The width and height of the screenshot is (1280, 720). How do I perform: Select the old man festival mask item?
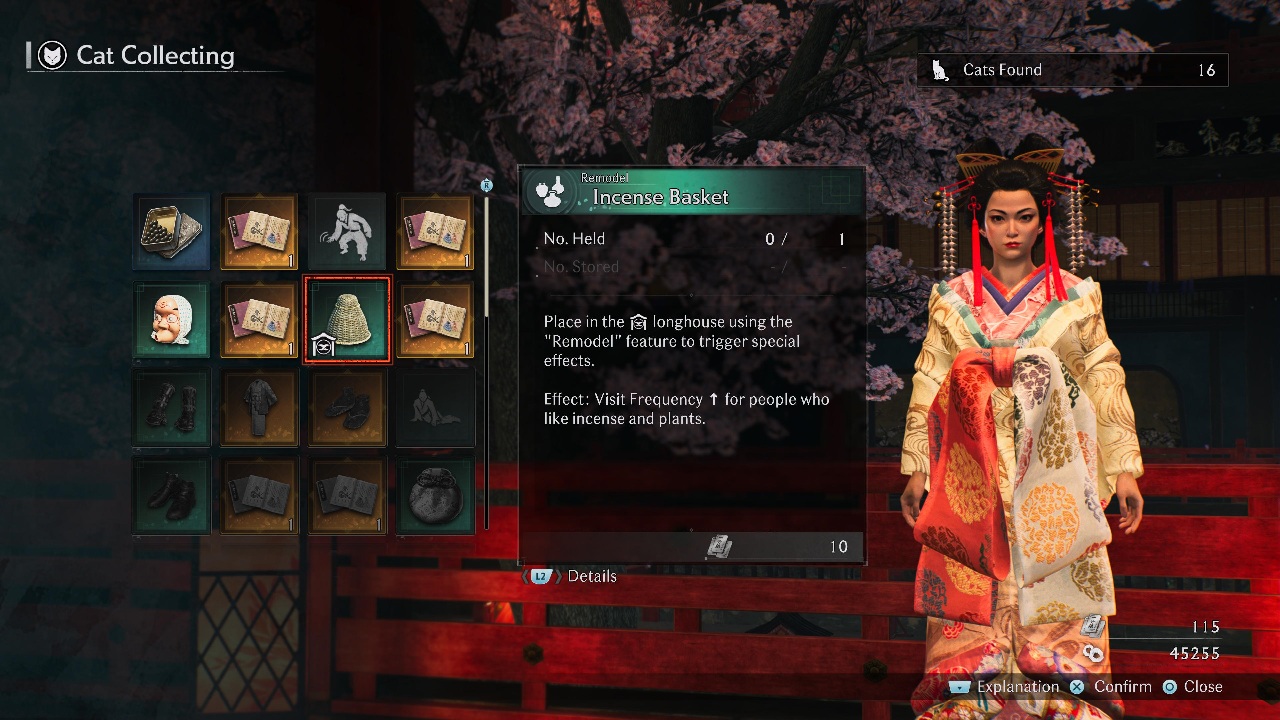[x=170, y=320]
